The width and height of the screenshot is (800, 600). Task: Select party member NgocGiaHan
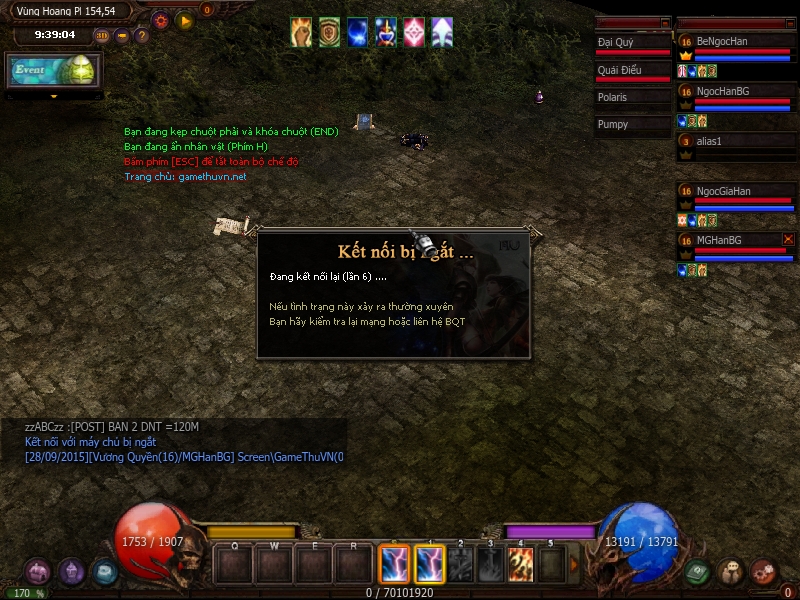[x=735, y=191]
